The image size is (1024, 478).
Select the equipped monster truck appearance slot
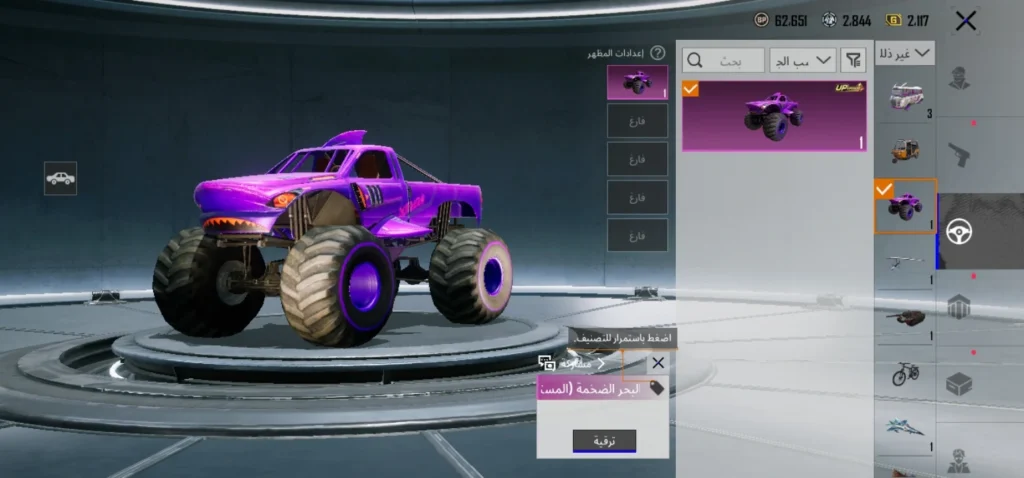[637, 83]
